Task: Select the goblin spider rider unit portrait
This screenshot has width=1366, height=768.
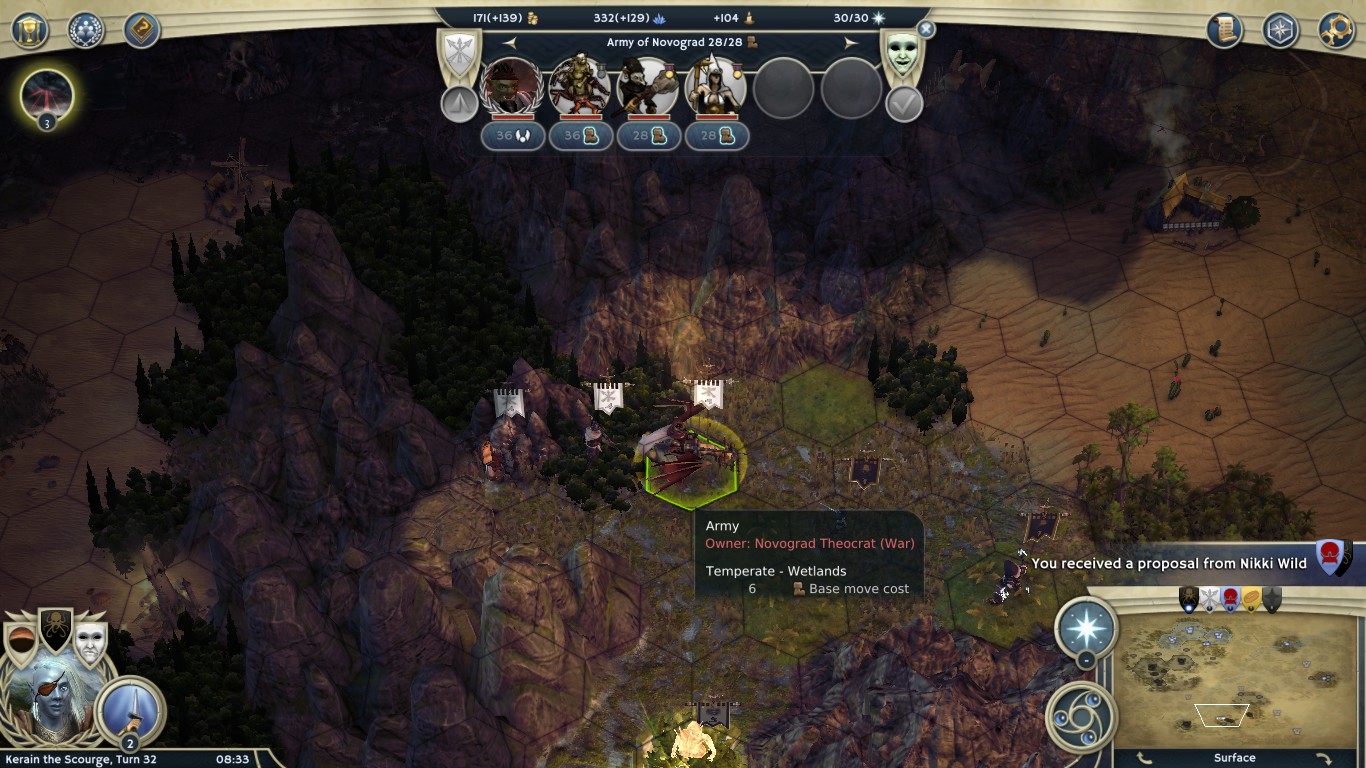Action: [580, 87]
